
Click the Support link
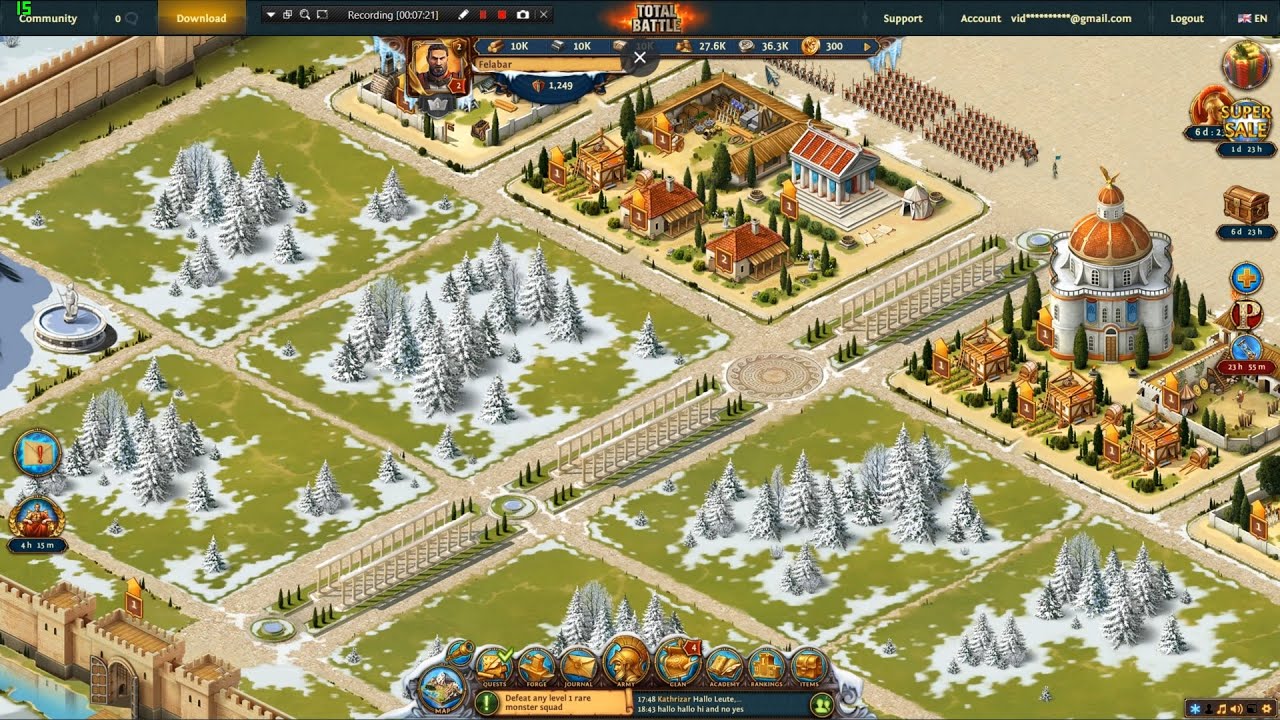click(902, 18)
